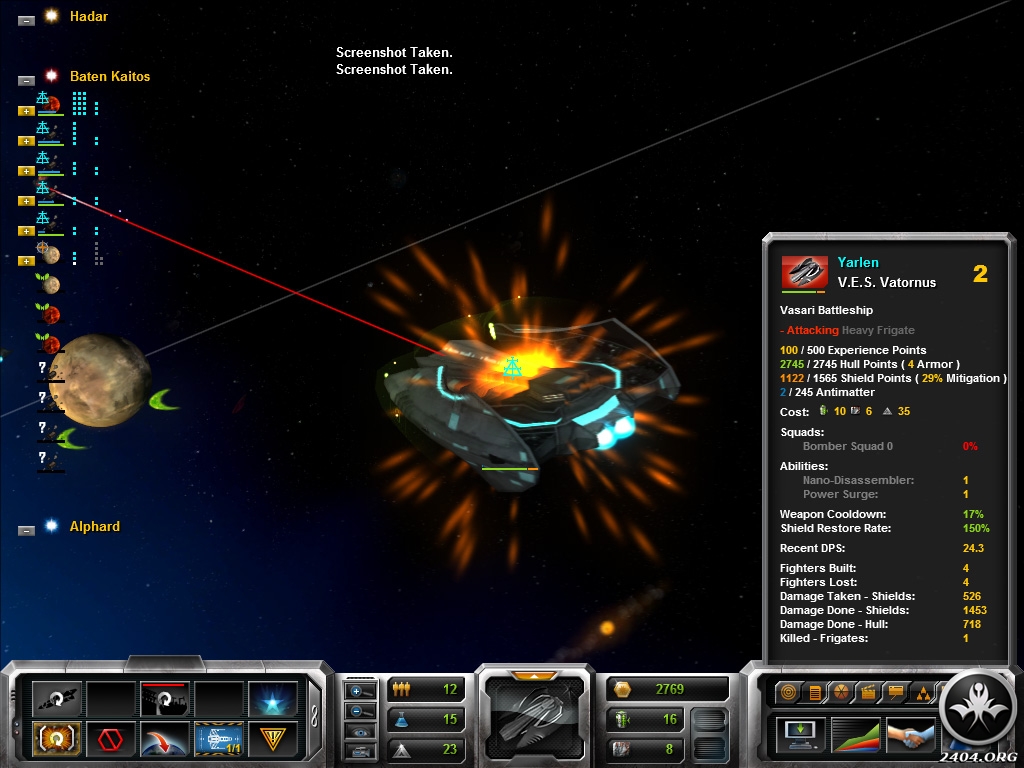Click the cinematic camera button
Viewport: 1024px width, 768px height.
pyautogui.click(x=360, y=751)
